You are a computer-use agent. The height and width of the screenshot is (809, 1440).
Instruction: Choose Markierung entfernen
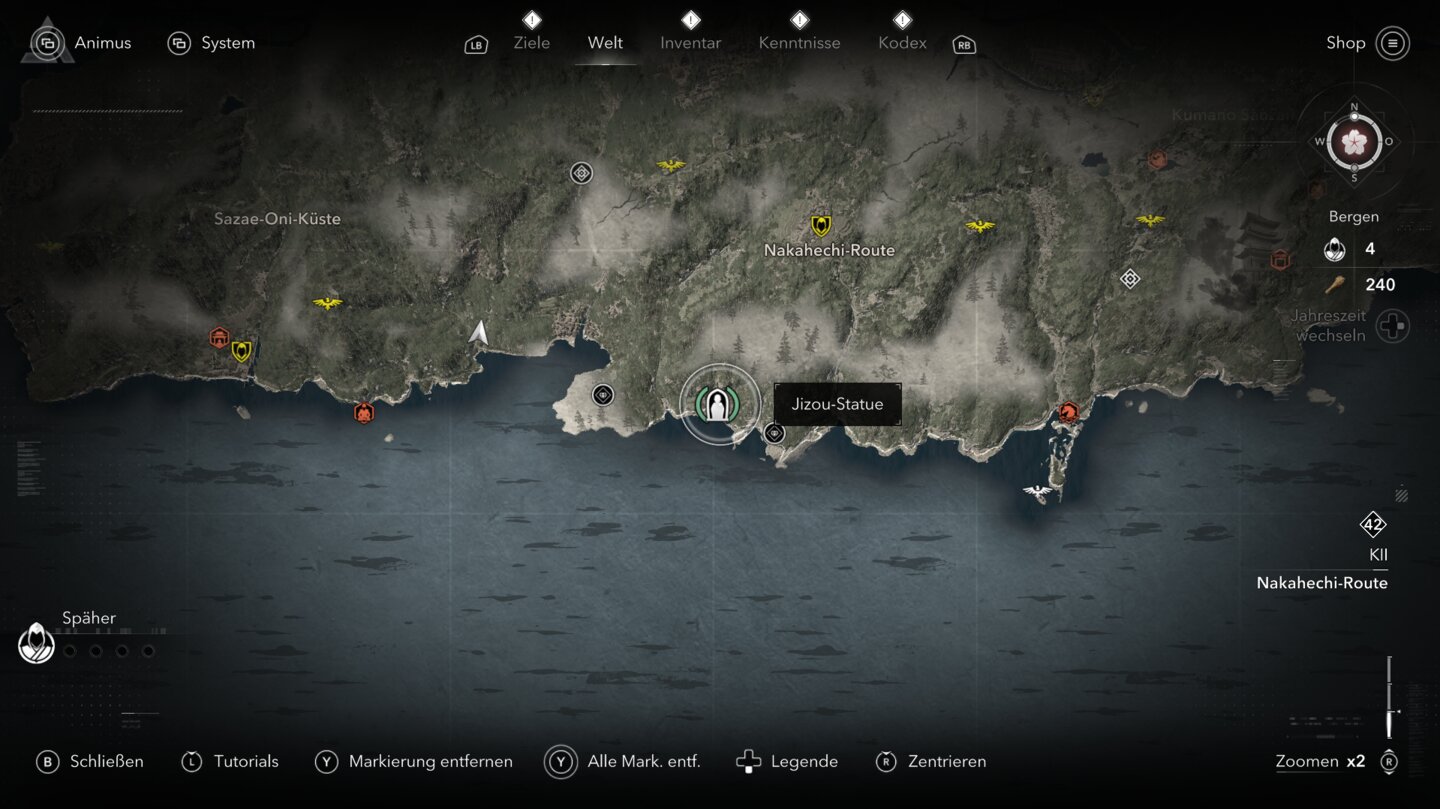(413, 761)
